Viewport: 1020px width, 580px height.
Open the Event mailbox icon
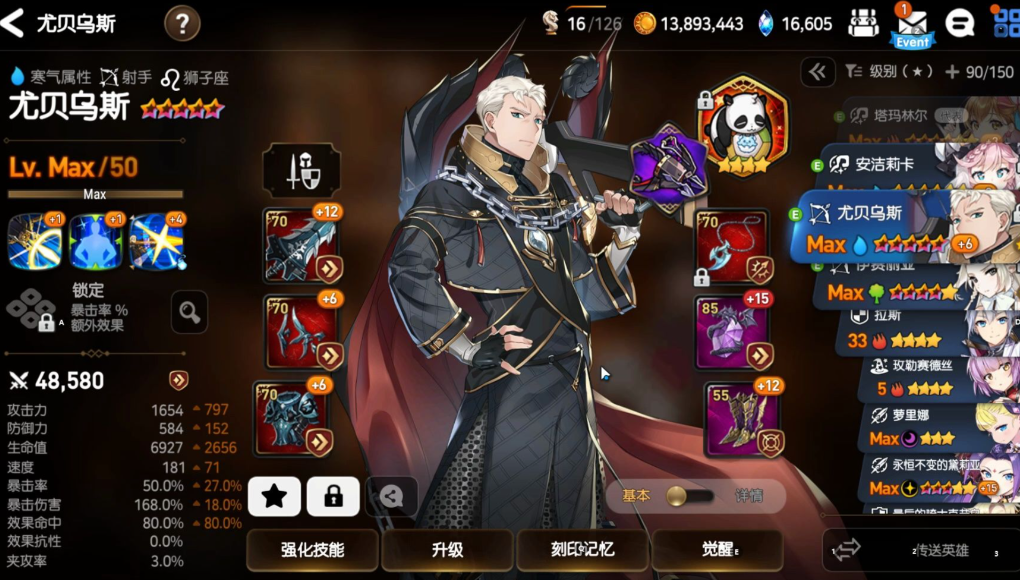[911, 26]
